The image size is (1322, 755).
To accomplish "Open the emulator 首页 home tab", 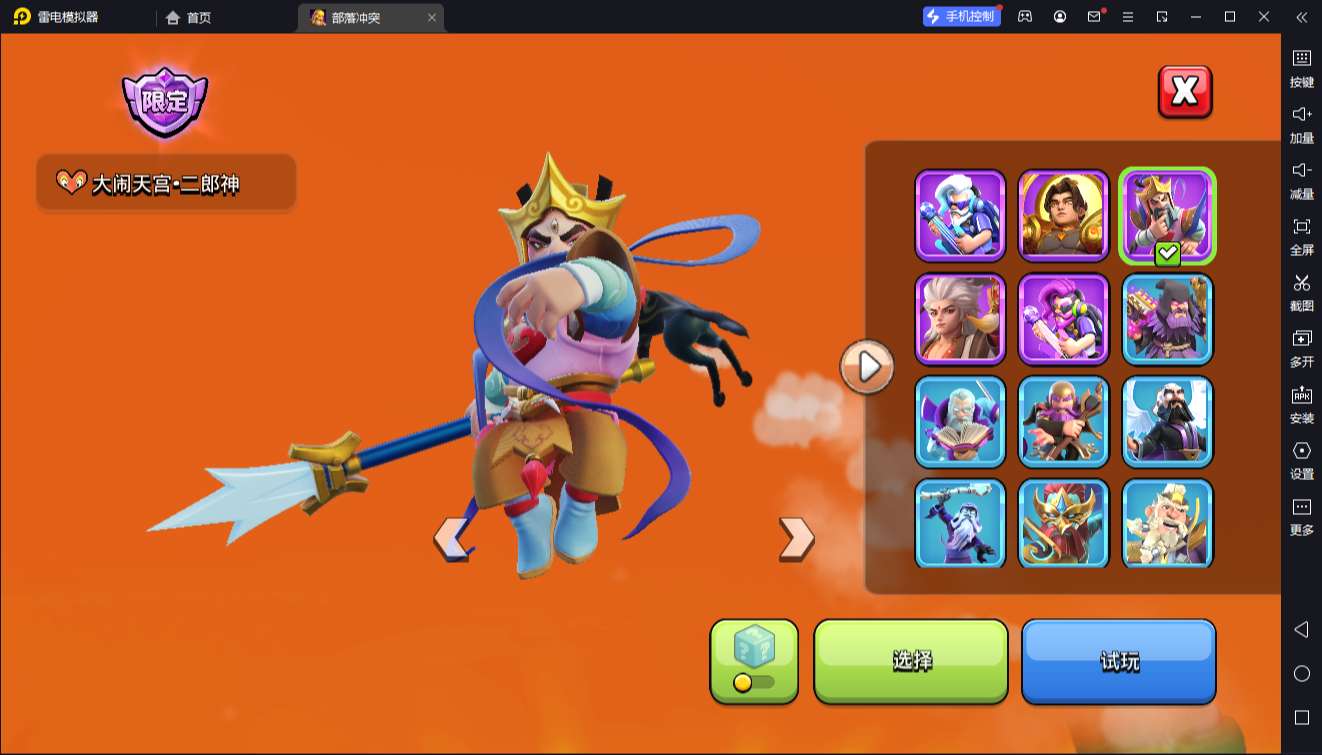I will pos(189,17).
